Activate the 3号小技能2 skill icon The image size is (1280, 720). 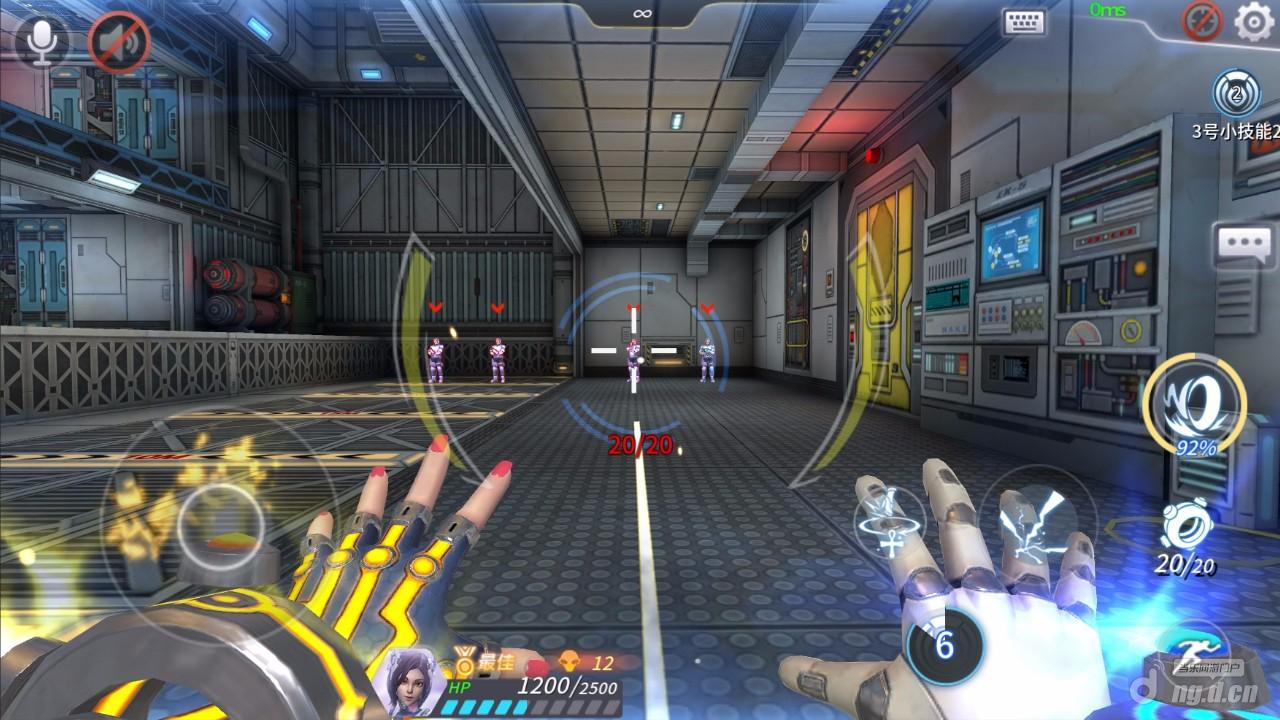pos(1236,95)
